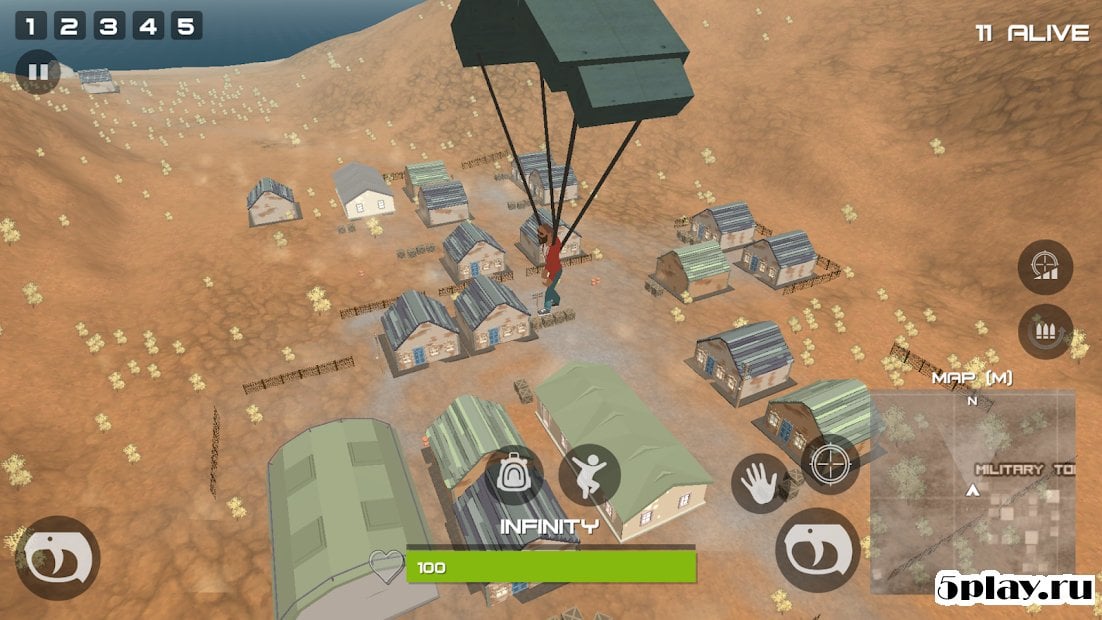
Task: Use the open hand interact button
Action: click(x=760, y=483)
